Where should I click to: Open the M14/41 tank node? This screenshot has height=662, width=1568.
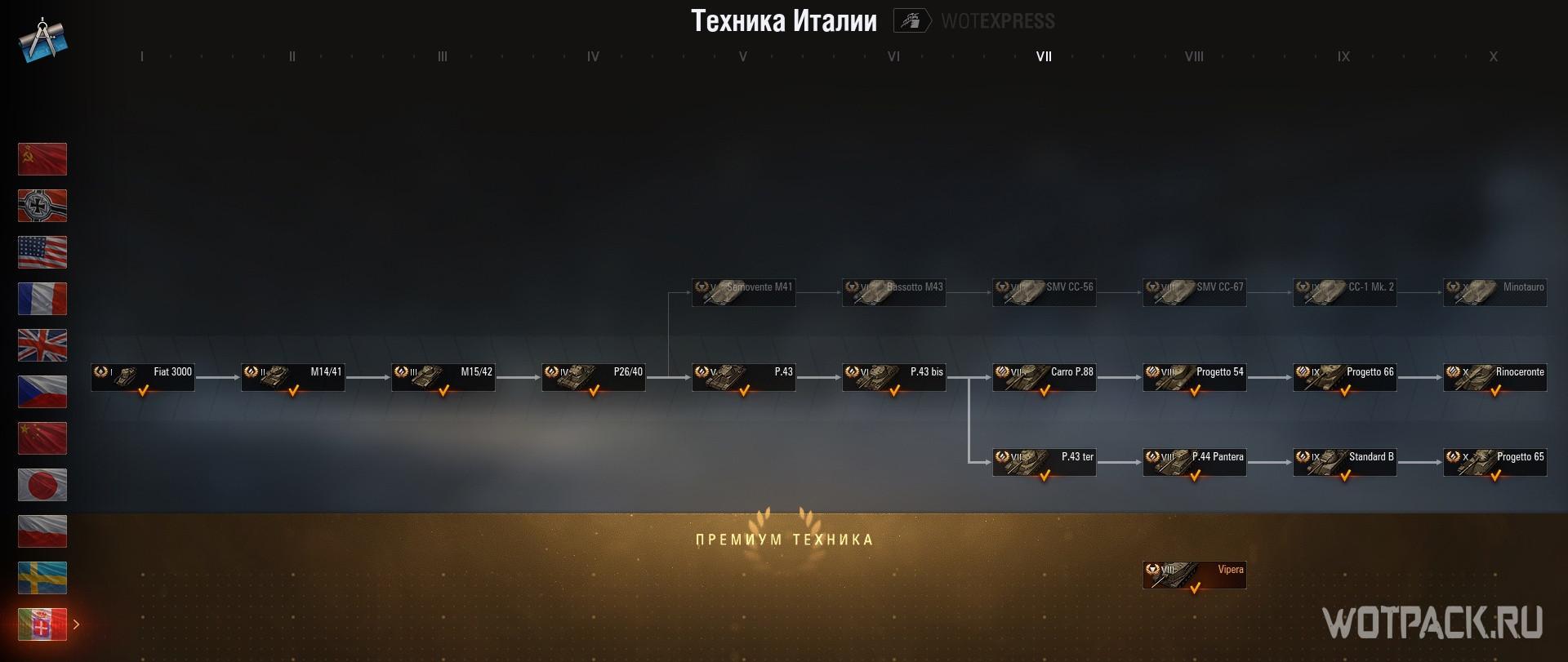point(293,378)
